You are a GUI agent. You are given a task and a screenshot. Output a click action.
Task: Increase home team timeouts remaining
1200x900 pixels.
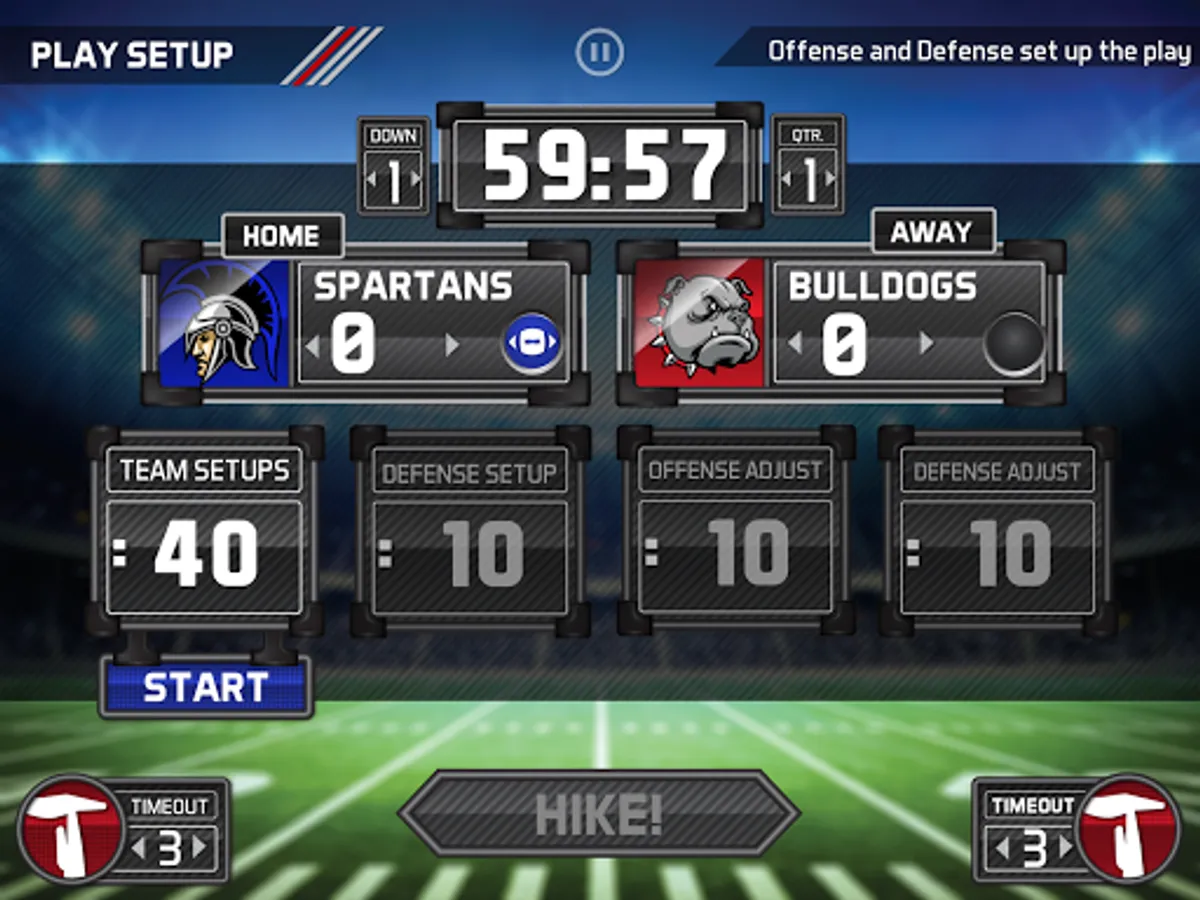pos(200,849)
